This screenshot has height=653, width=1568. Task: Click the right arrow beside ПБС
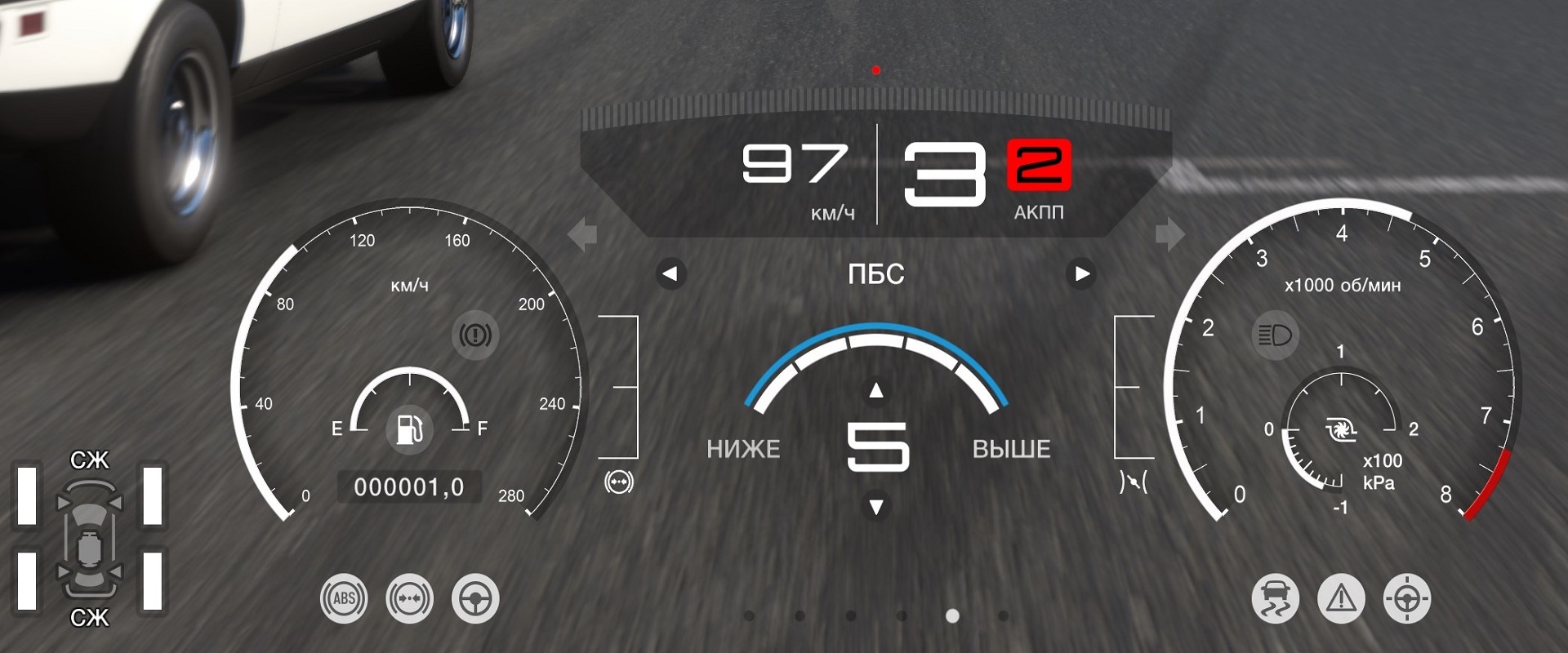[1081, 274]
